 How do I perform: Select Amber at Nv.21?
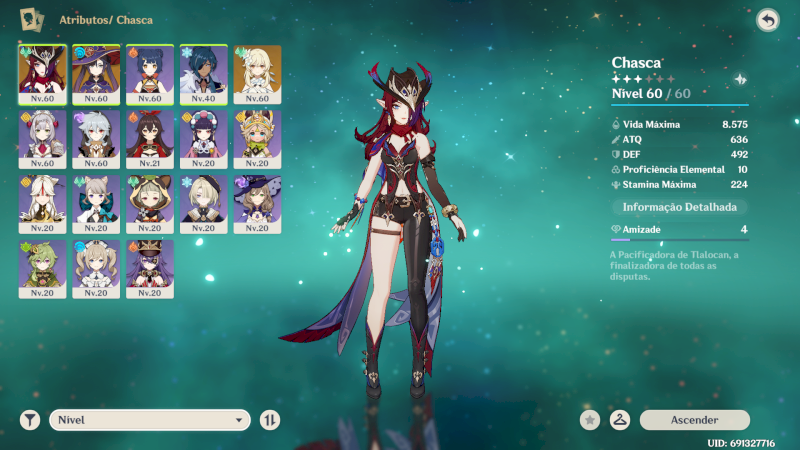pyautogui.click(x=150, y=139)
